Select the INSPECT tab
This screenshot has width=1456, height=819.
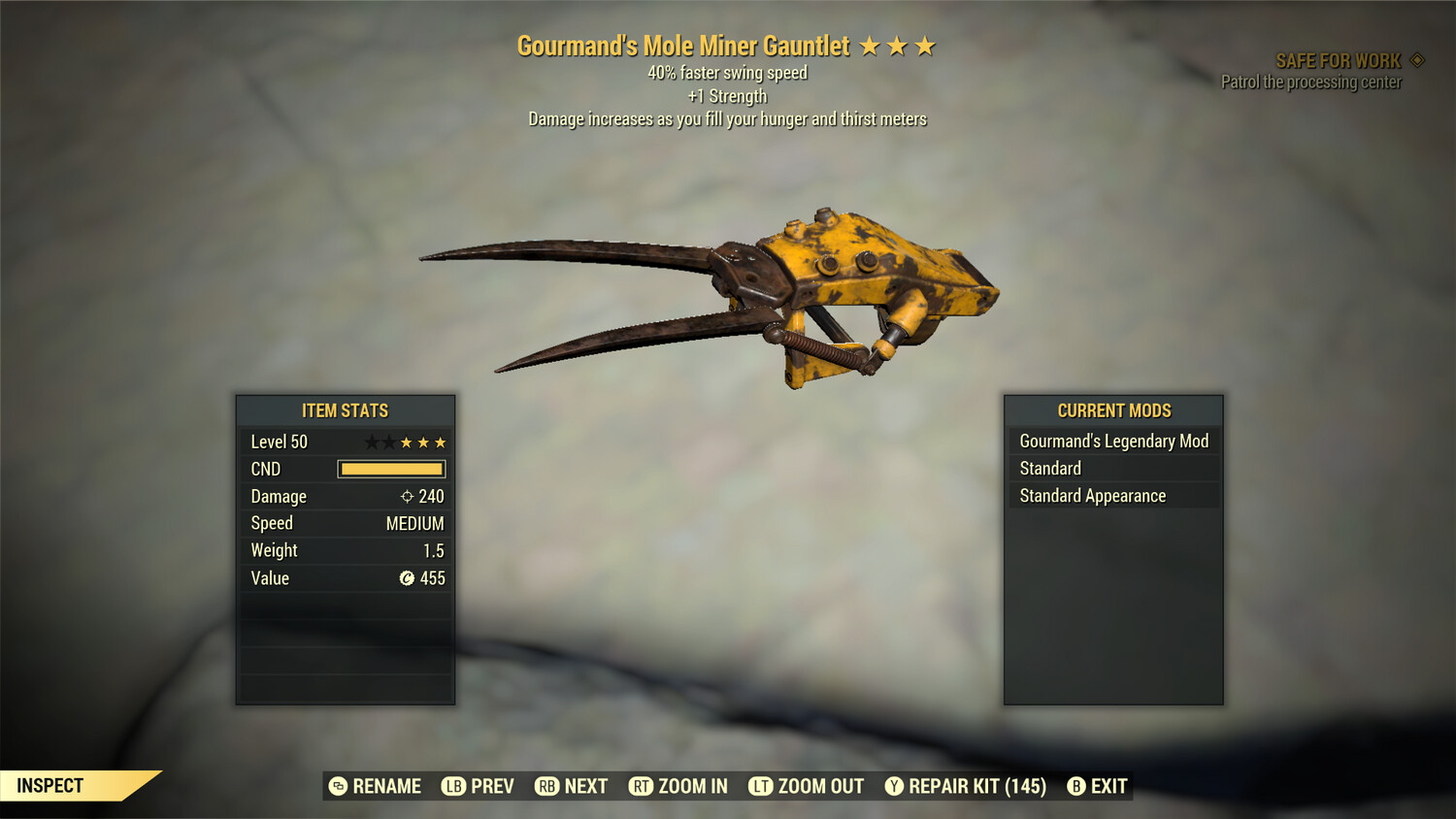50,785
